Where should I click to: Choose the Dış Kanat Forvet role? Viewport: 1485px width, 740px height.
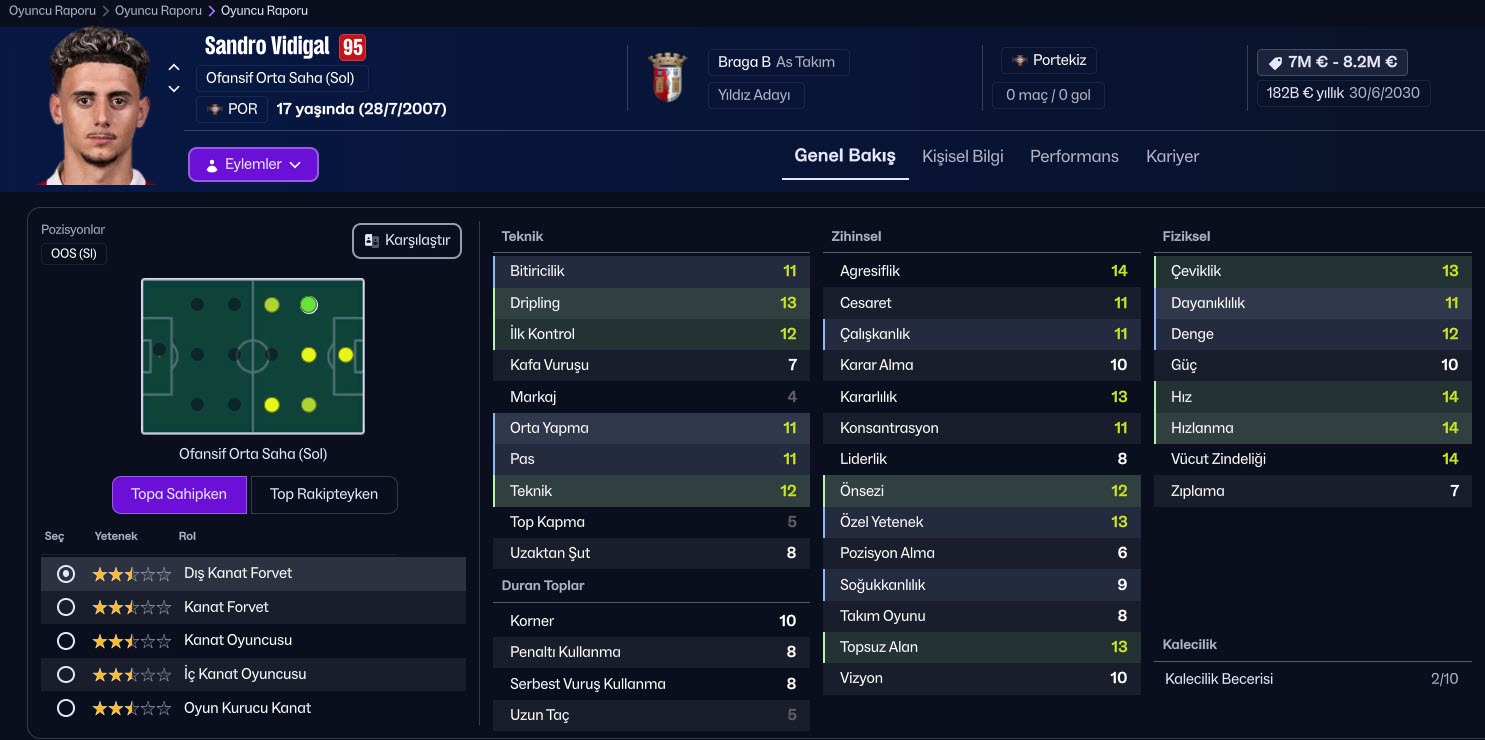(x=67, y=574)
